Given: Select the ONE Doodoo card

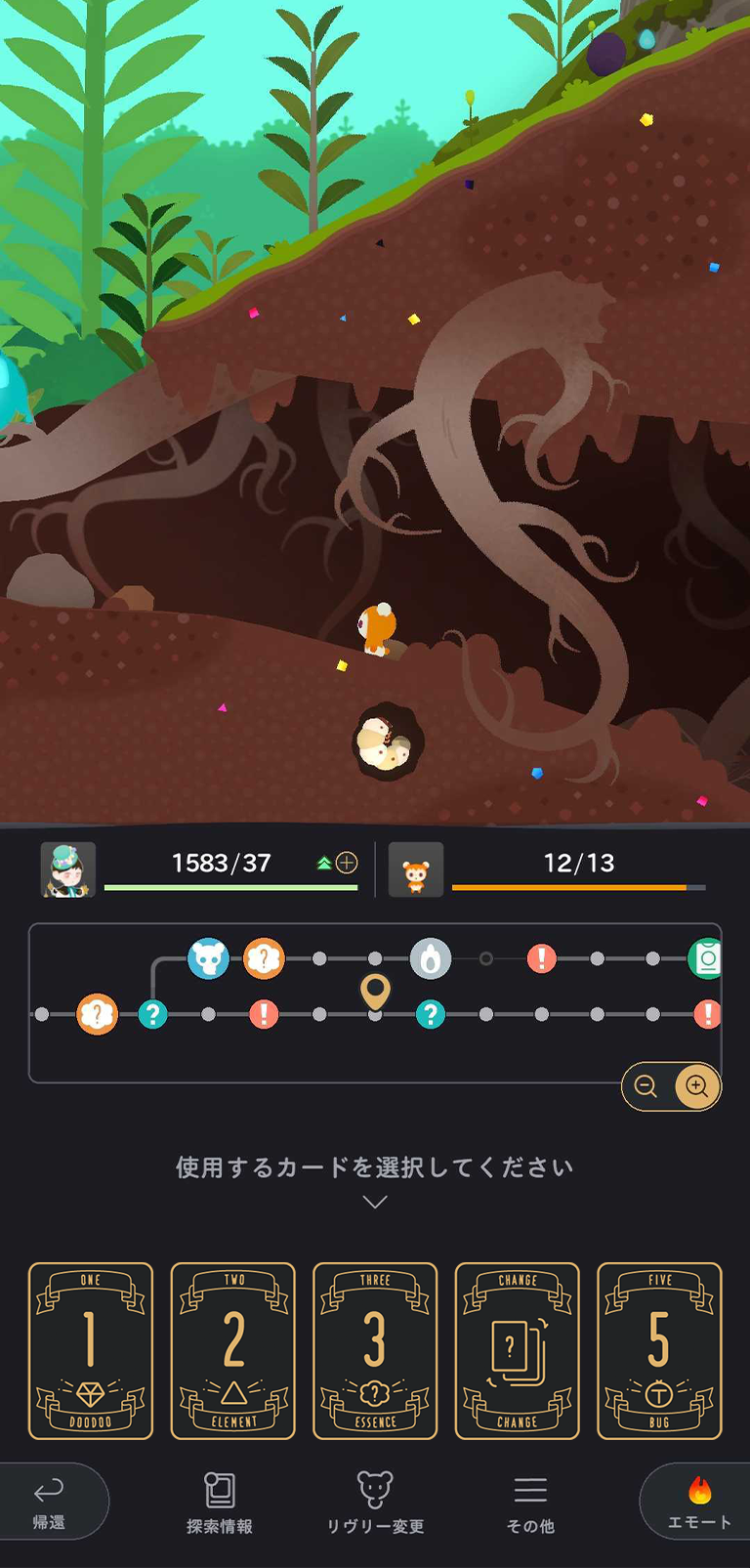Looking at the screenshot, I should 91,1350.
